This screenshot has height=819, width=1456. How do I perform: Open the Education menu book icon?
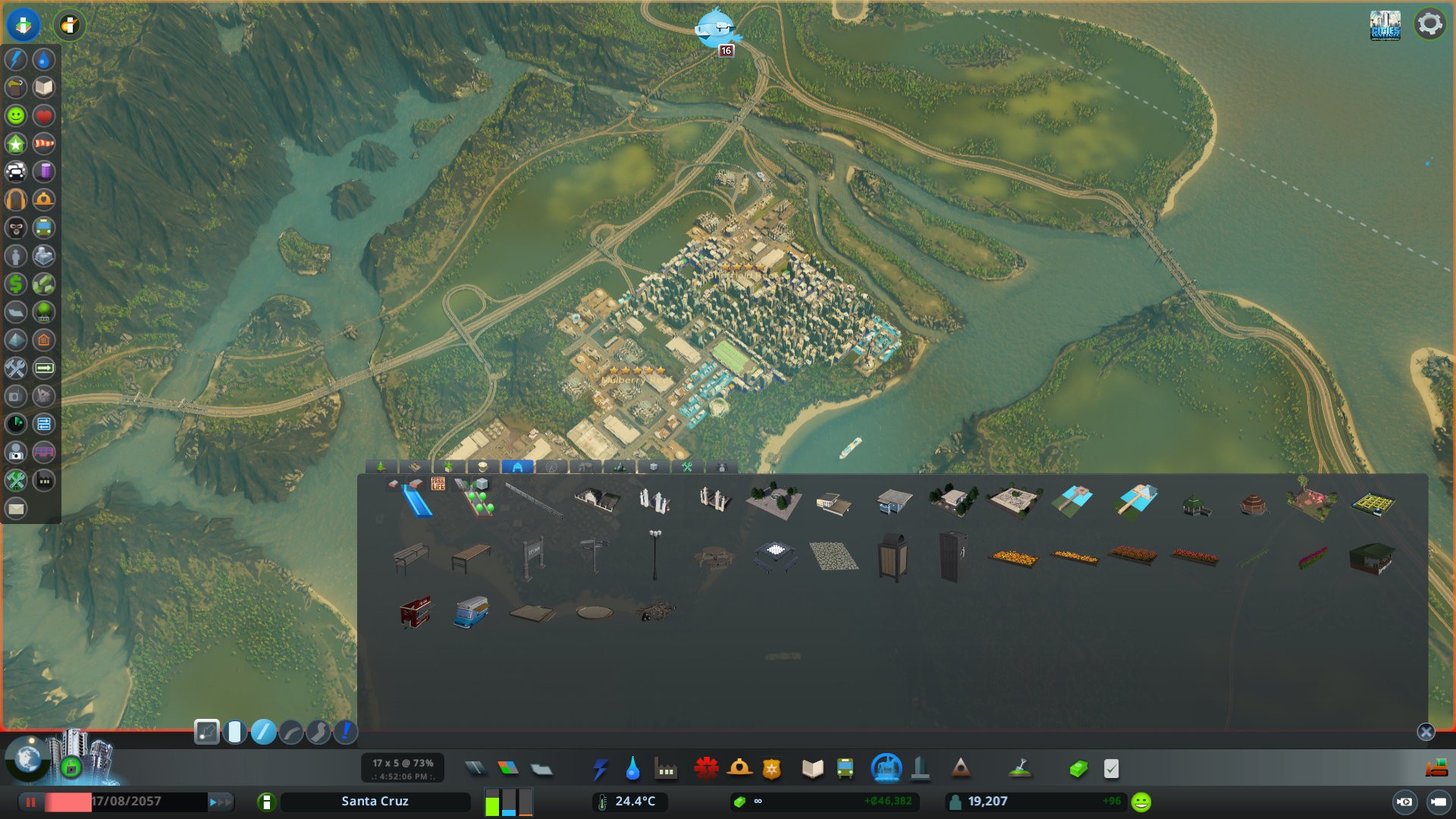click(x=813, y=767)
